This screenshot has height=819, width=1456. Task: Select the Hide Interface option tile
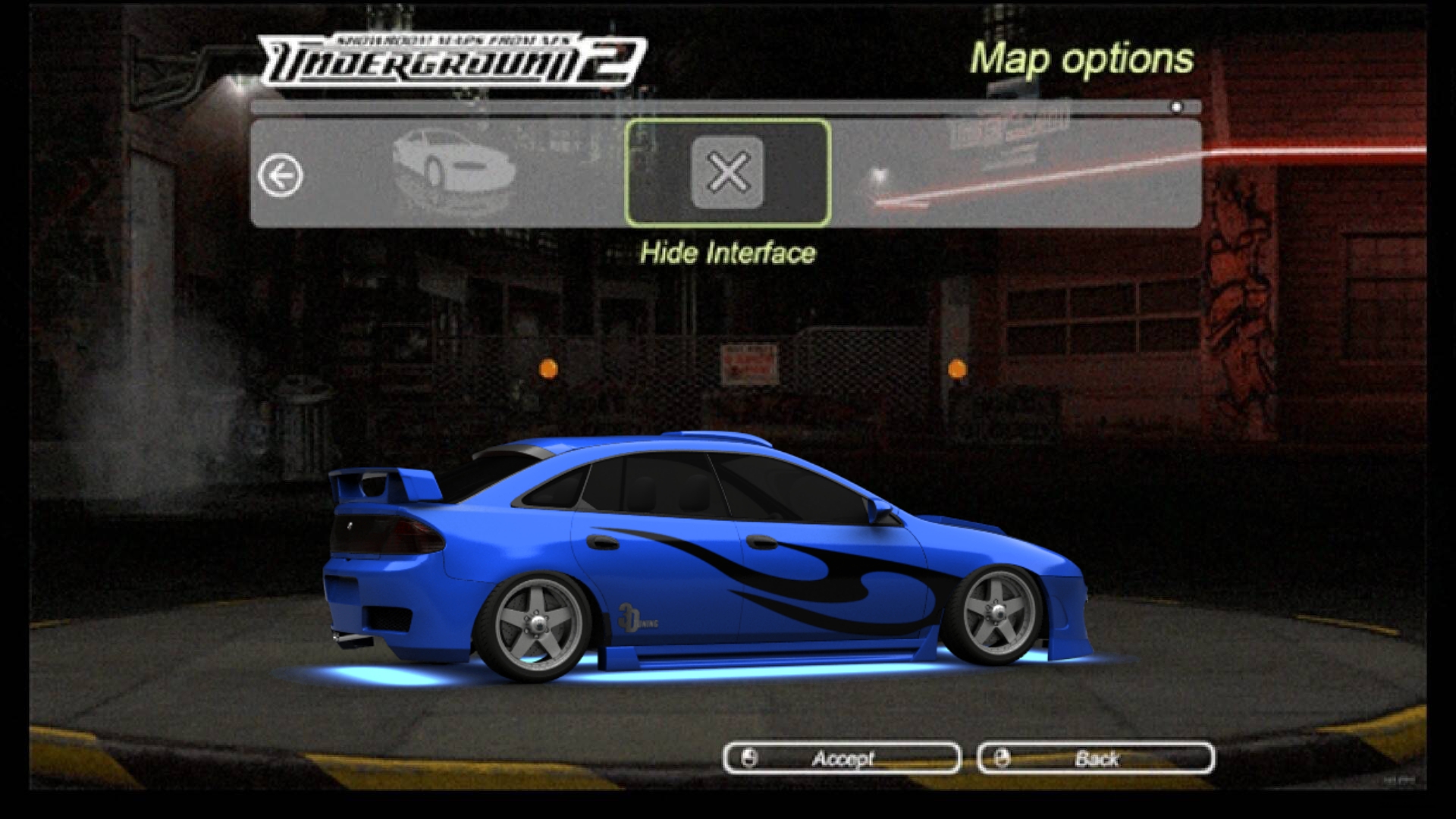tap(727, 173)
